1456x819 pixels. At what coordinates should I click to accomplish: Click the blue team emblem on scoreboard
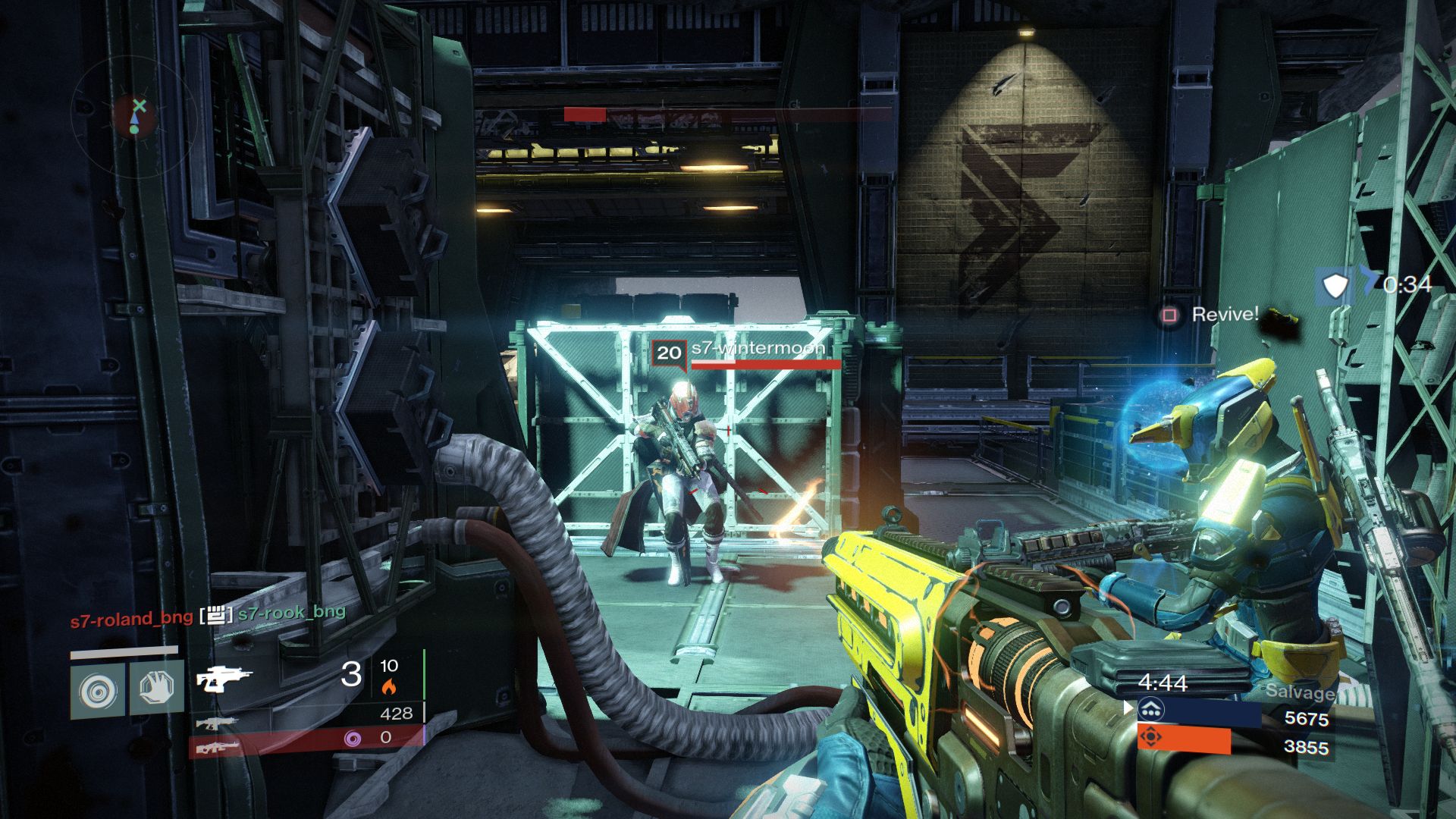[x=1151, y=710]
